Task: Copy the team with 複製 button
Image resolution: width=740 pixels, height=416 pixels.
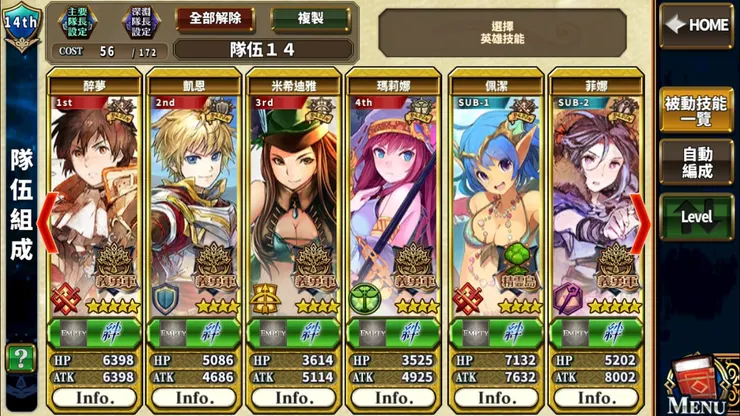Action: pyautogui.click(x=310, y=19)
